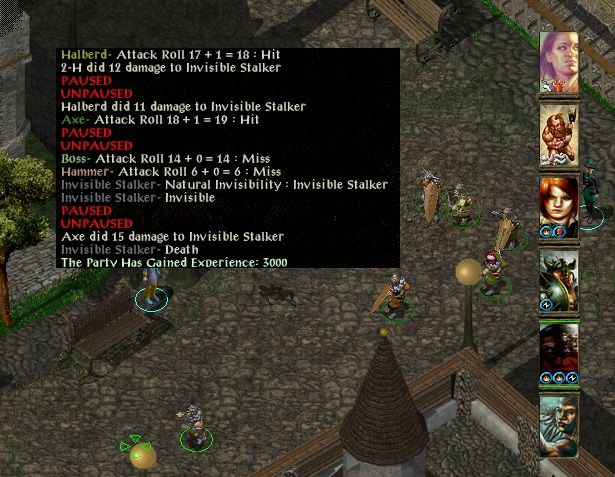Select the bald muscular warrior portrait
This screenshot has width=615, height=477.
coord(560,134)
